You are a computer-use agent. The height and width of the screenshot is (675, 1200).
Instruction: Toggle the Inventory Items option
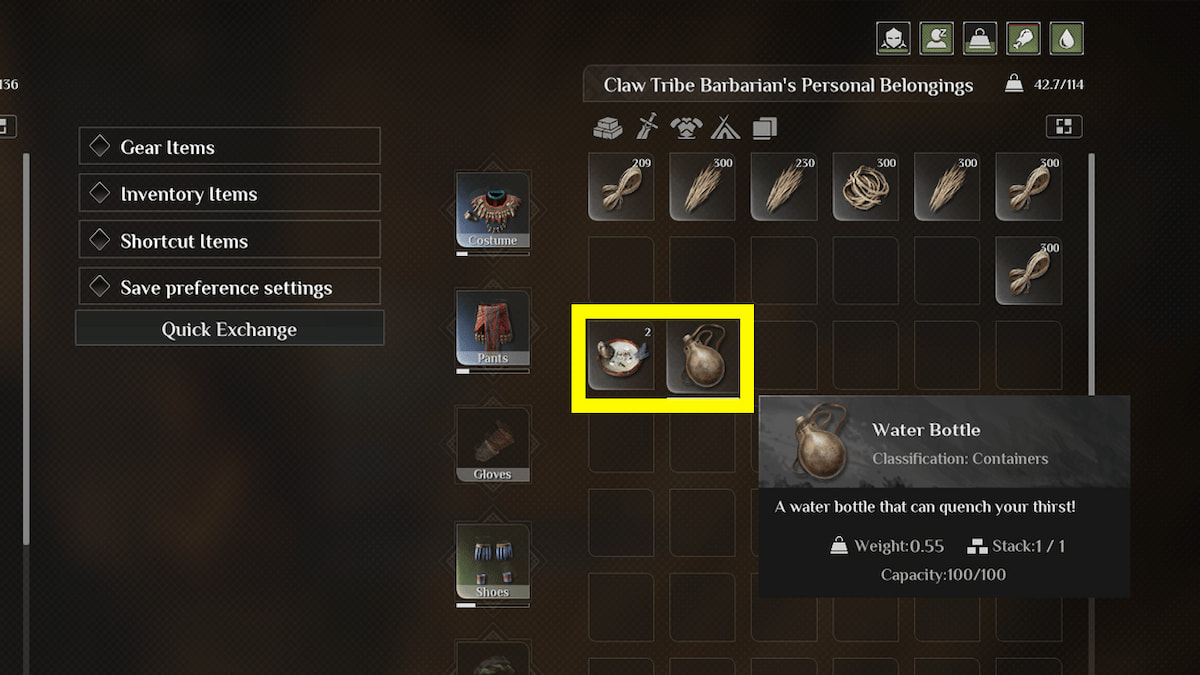(229, 193)
